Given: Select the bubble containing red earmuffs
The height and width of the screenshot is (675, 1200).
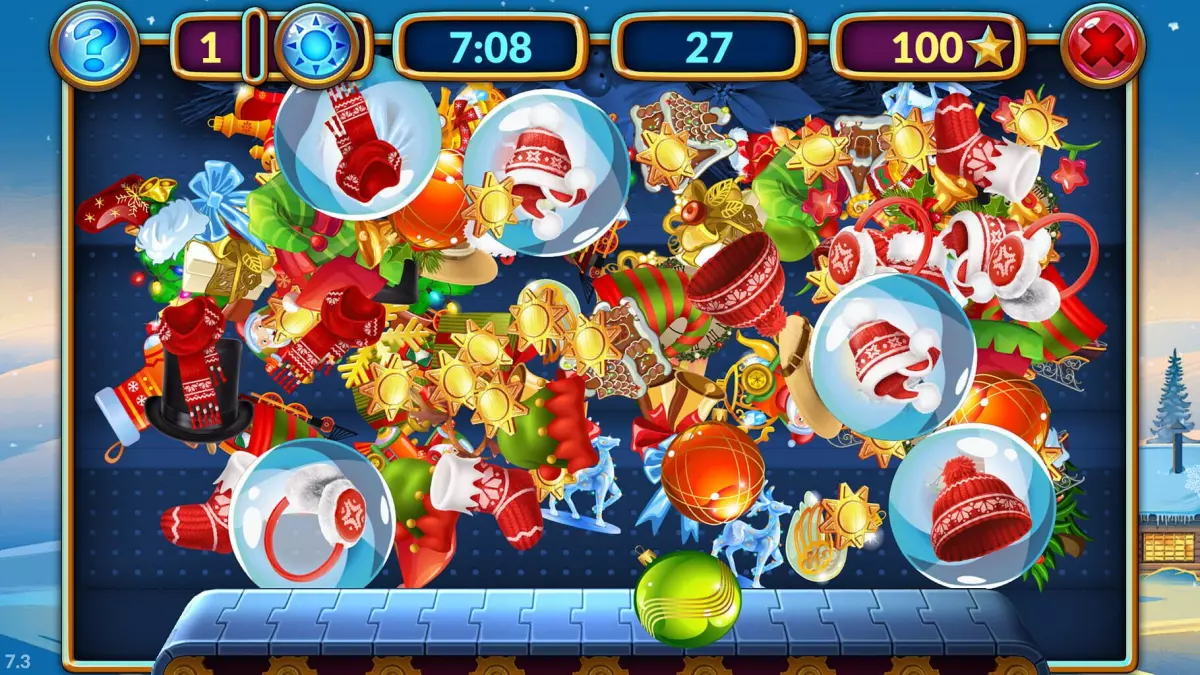Looking at the screenshot, I should click(x=312, y=513).
